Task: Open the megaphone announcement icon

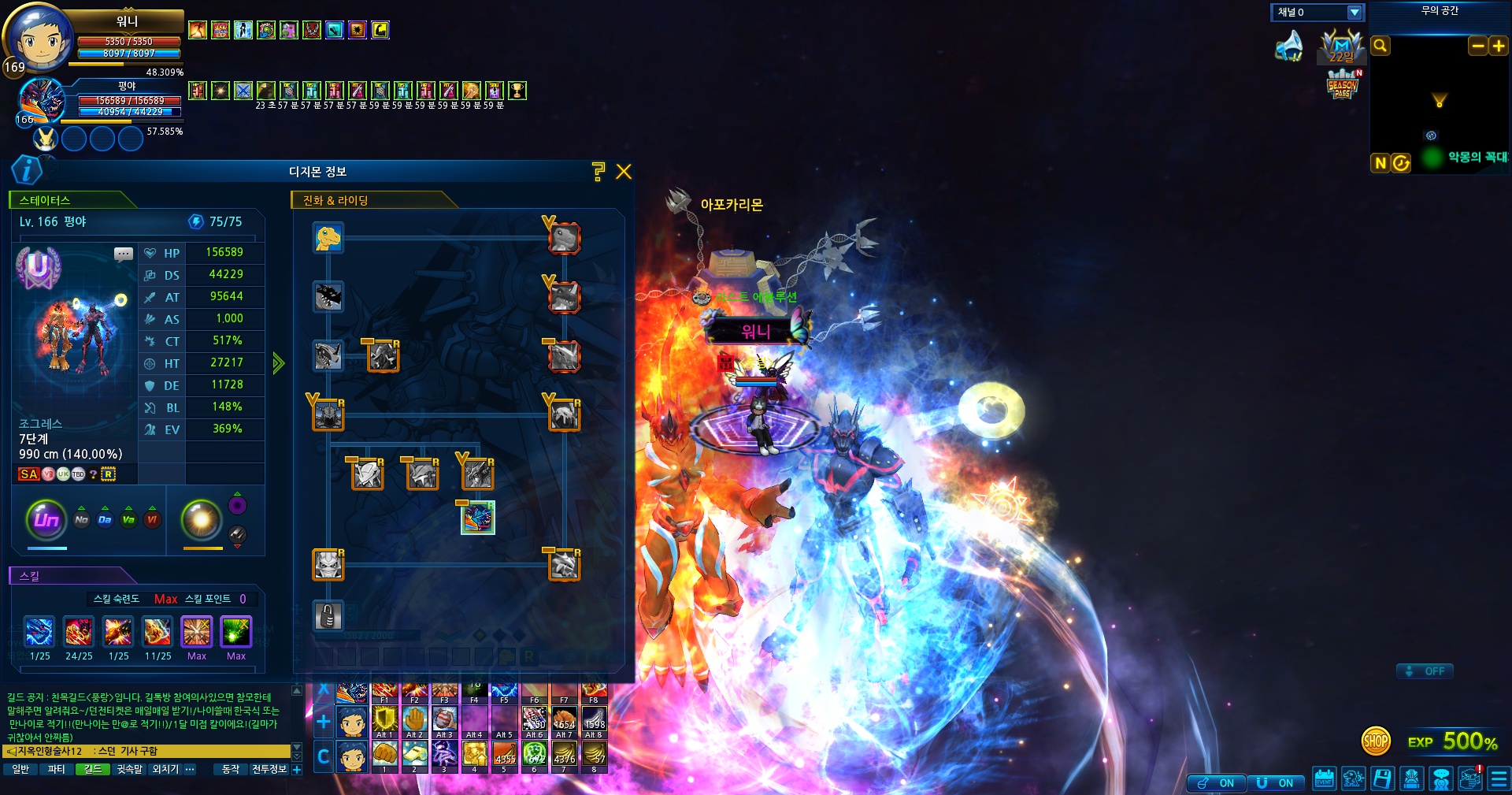Action: point(1289,46)
